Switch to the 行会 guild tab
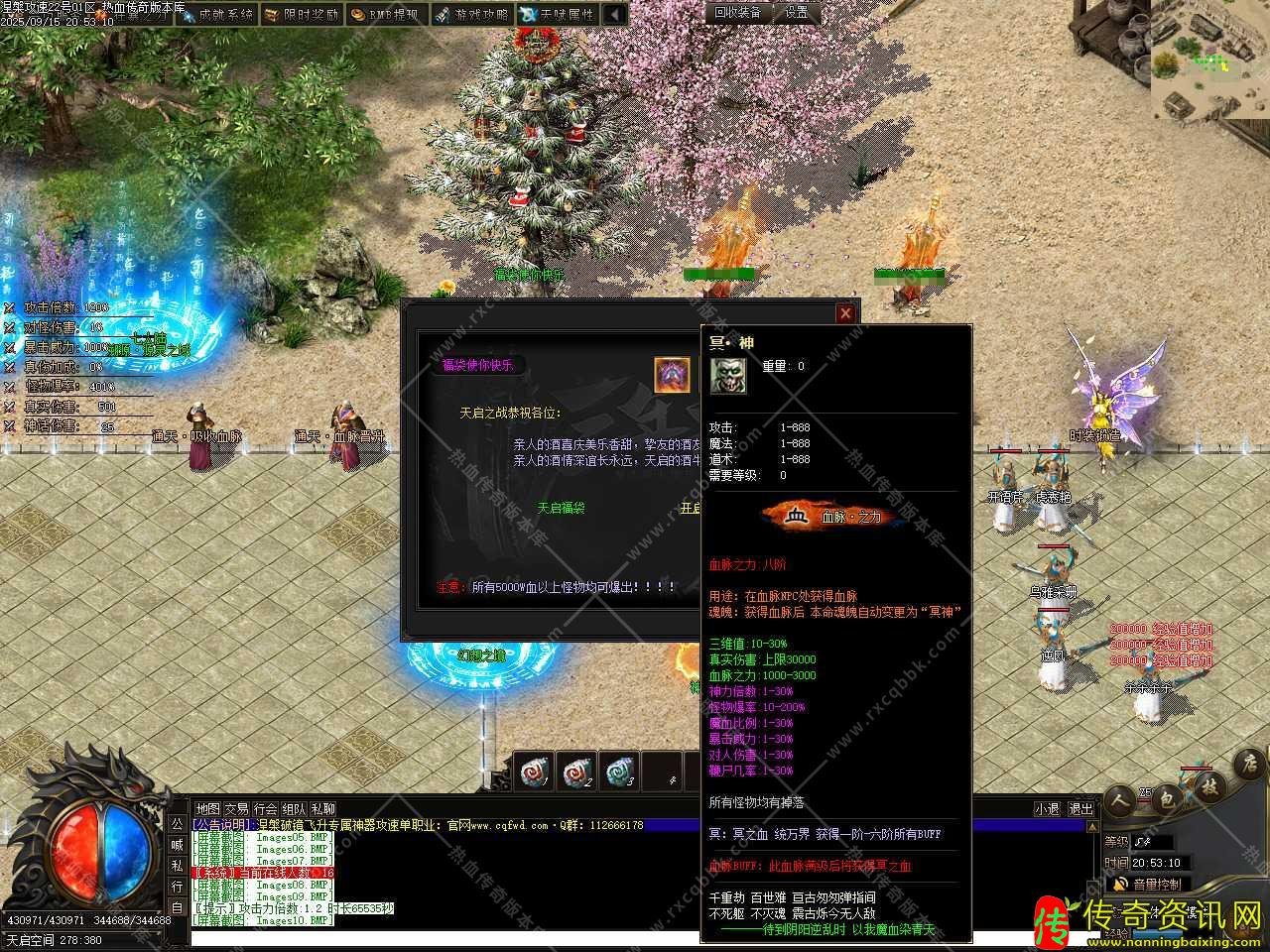Image resolution: width=1270 pixels, height=952 pixels. tap(265, 808)
